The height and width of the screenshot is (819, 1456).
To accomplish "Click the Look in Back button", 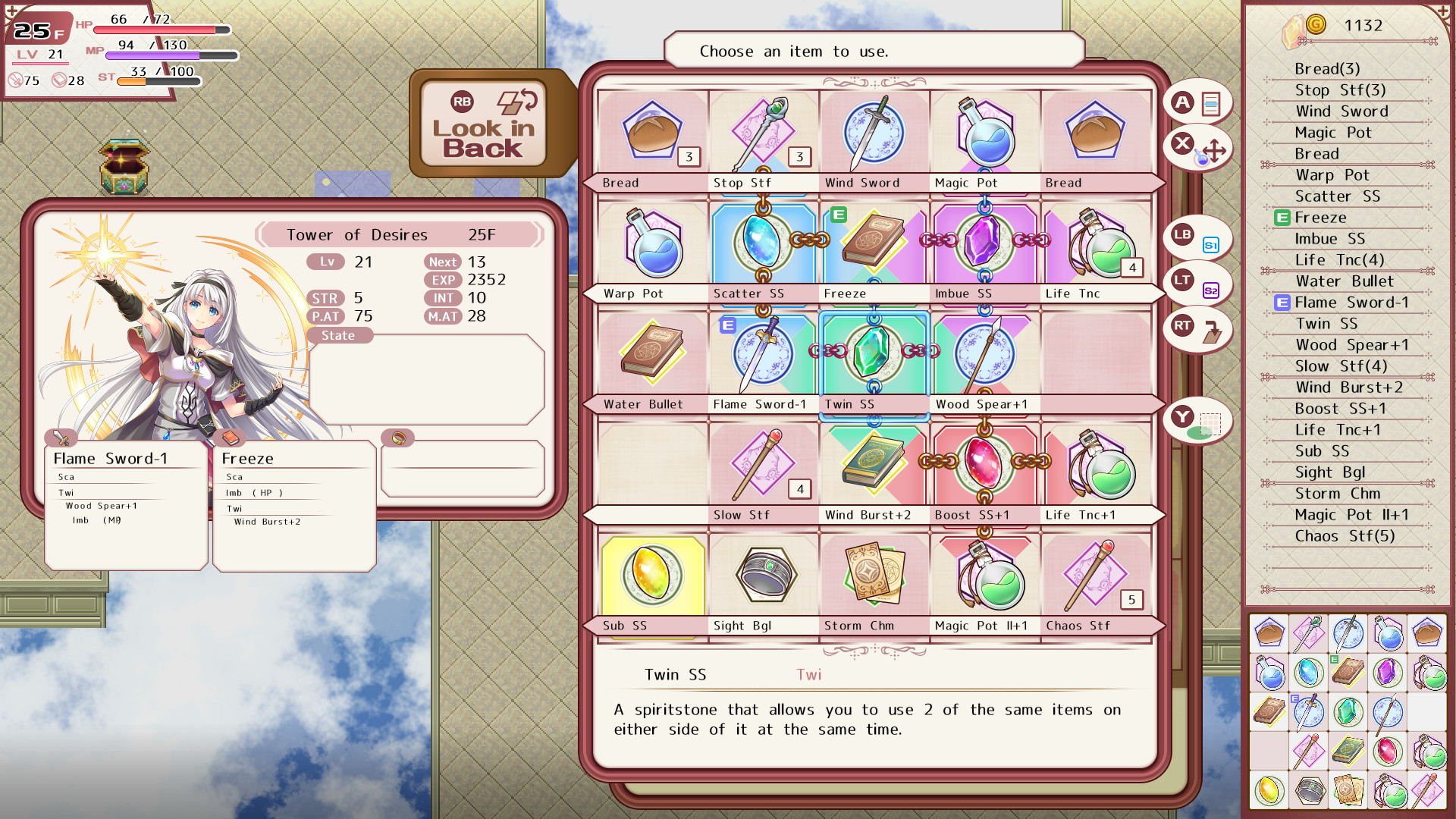I will [483, 124].
